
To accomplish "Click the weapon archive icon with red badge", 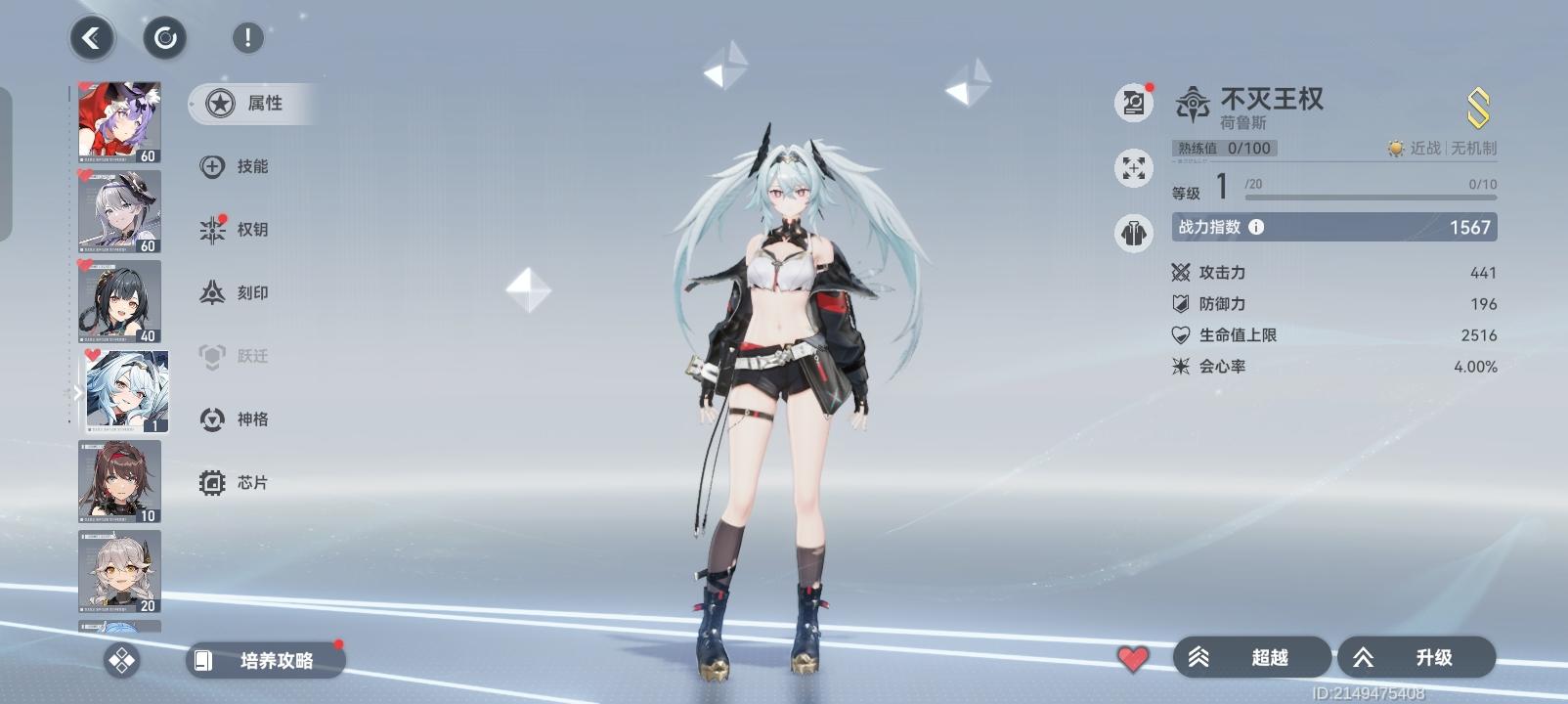I will click(1132, 101).
